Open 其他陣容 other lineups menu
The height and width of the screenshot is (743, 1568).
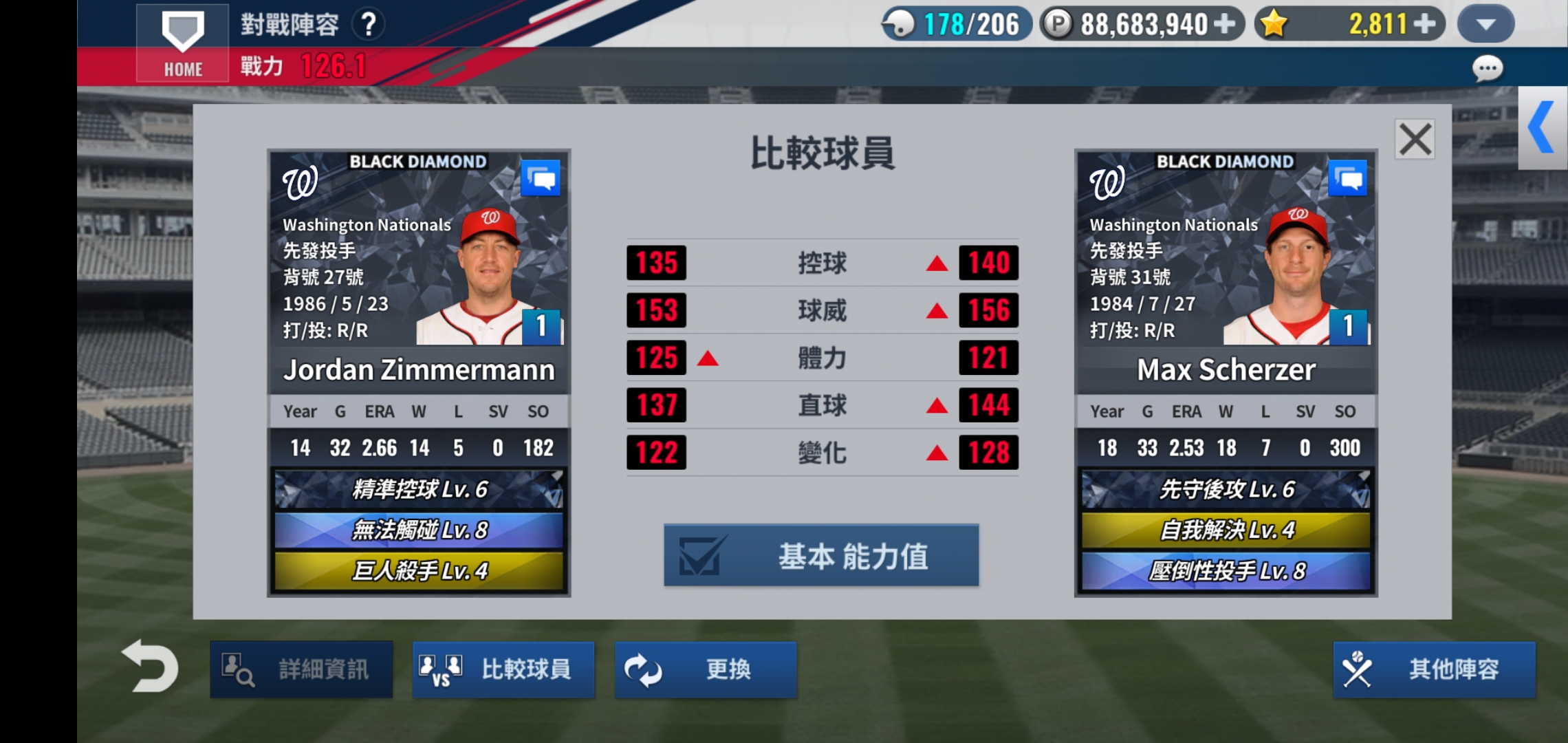[1434, 668]
